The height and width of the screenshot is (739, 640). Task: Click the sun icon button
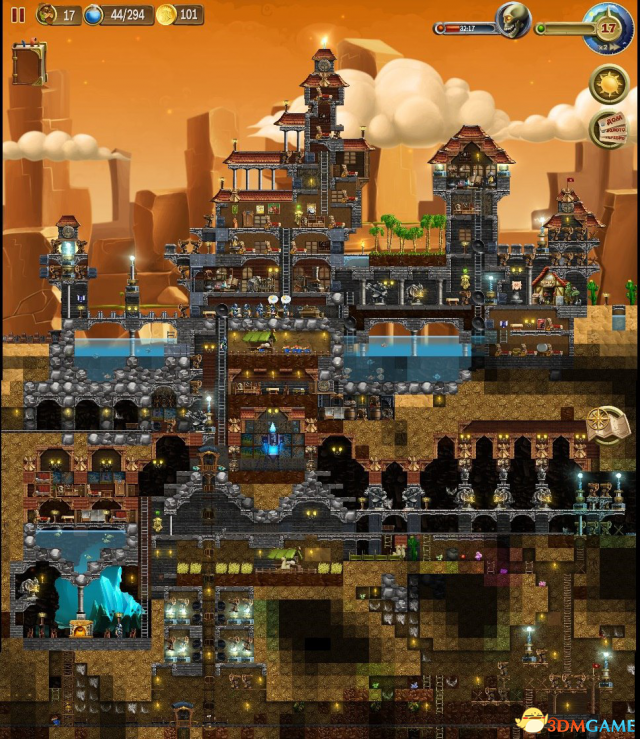tap(607, 83)
